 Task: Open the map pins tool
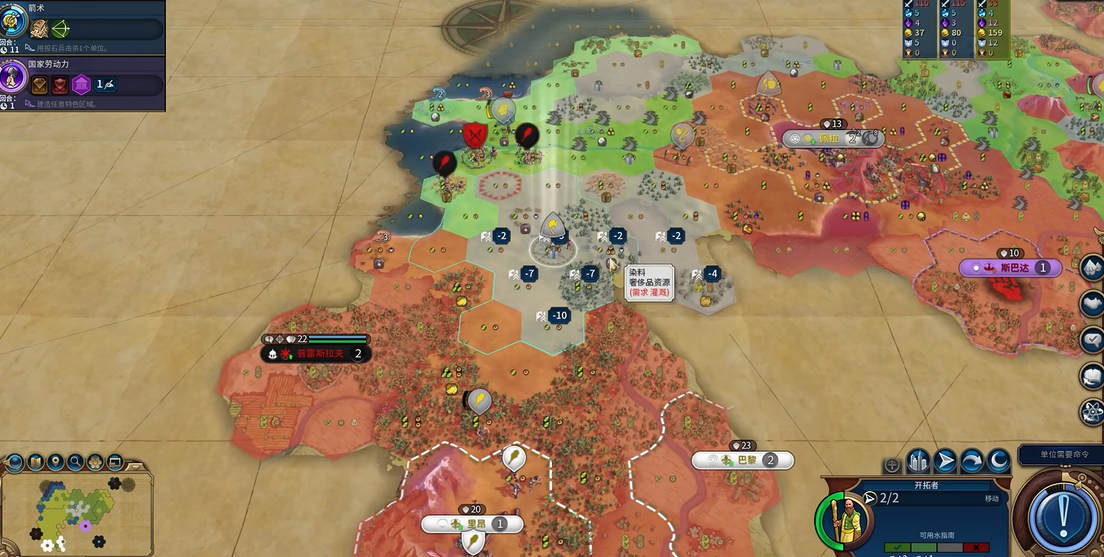(x=55, y=462)
